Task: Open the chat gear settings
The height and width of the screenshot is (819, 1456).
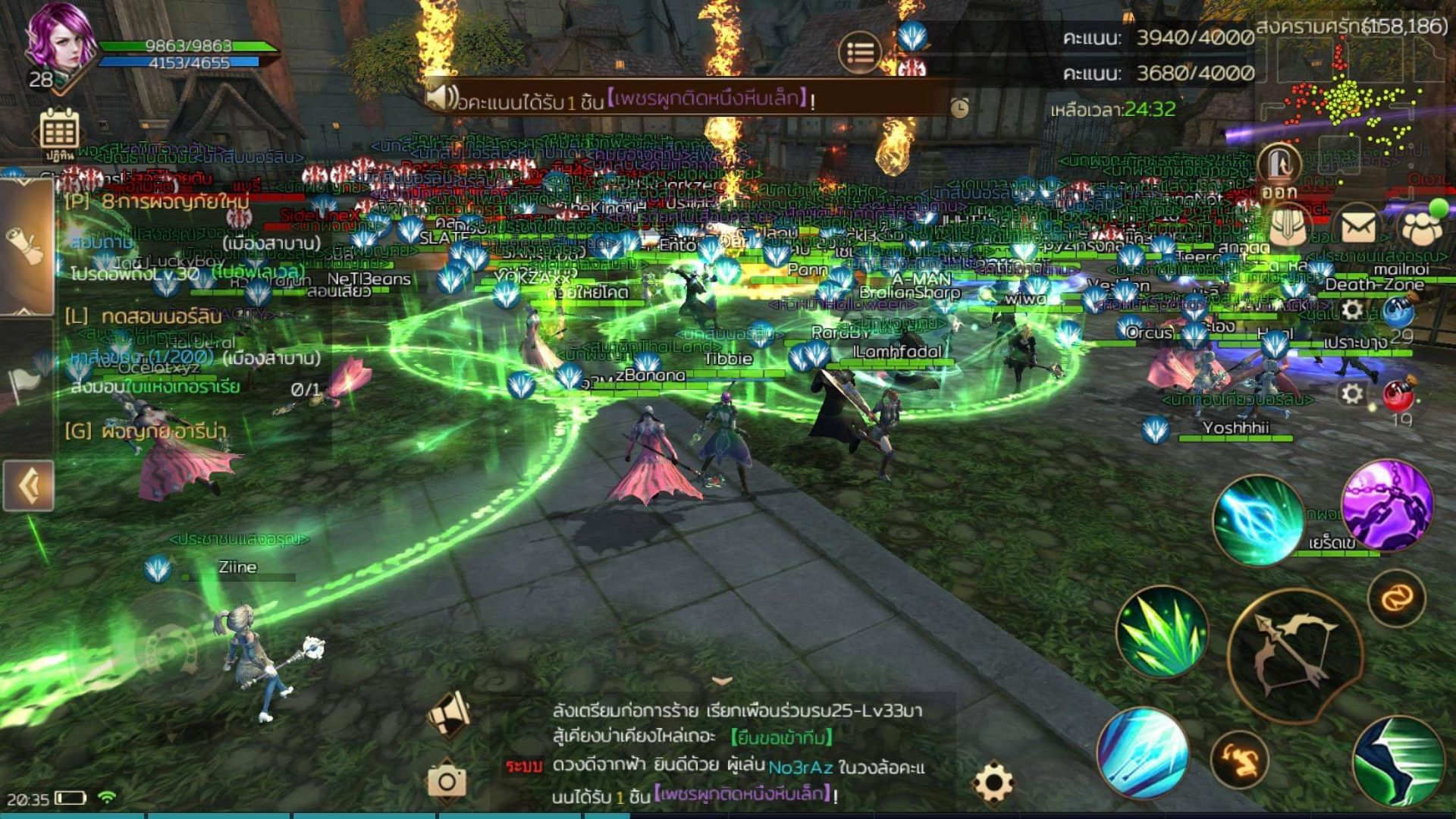Action: pyautogui.click(x=994, y=782)
